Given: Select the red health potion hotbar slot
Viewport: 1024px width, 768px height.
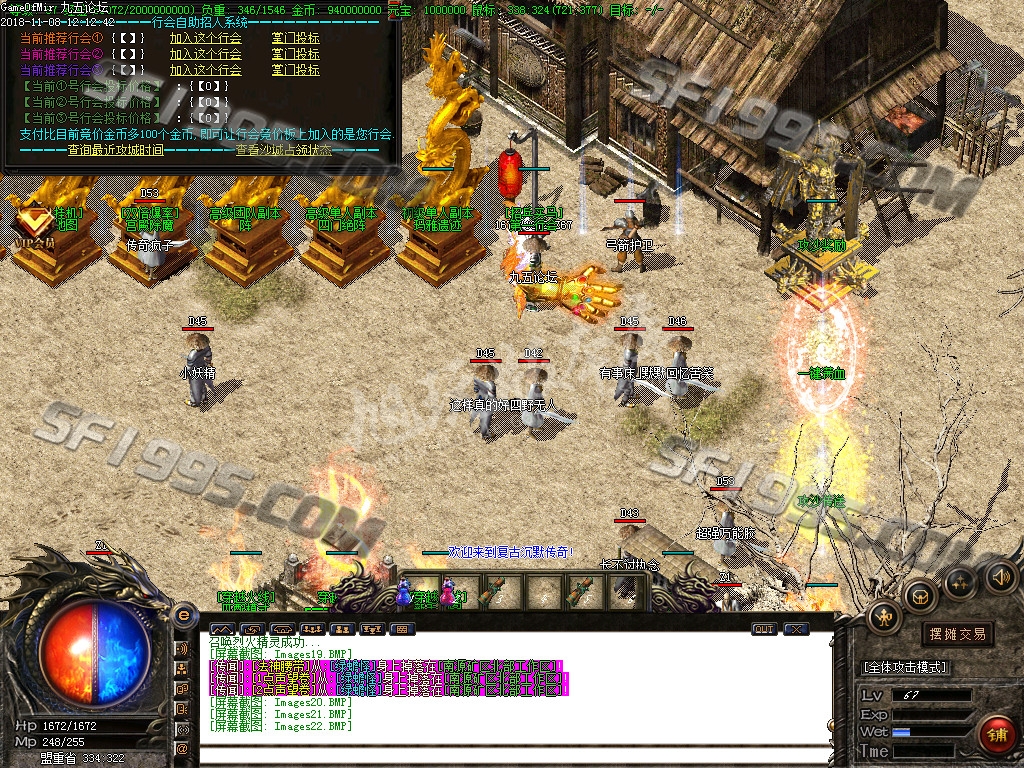Looking at the screenshot, I should point(447,592).
